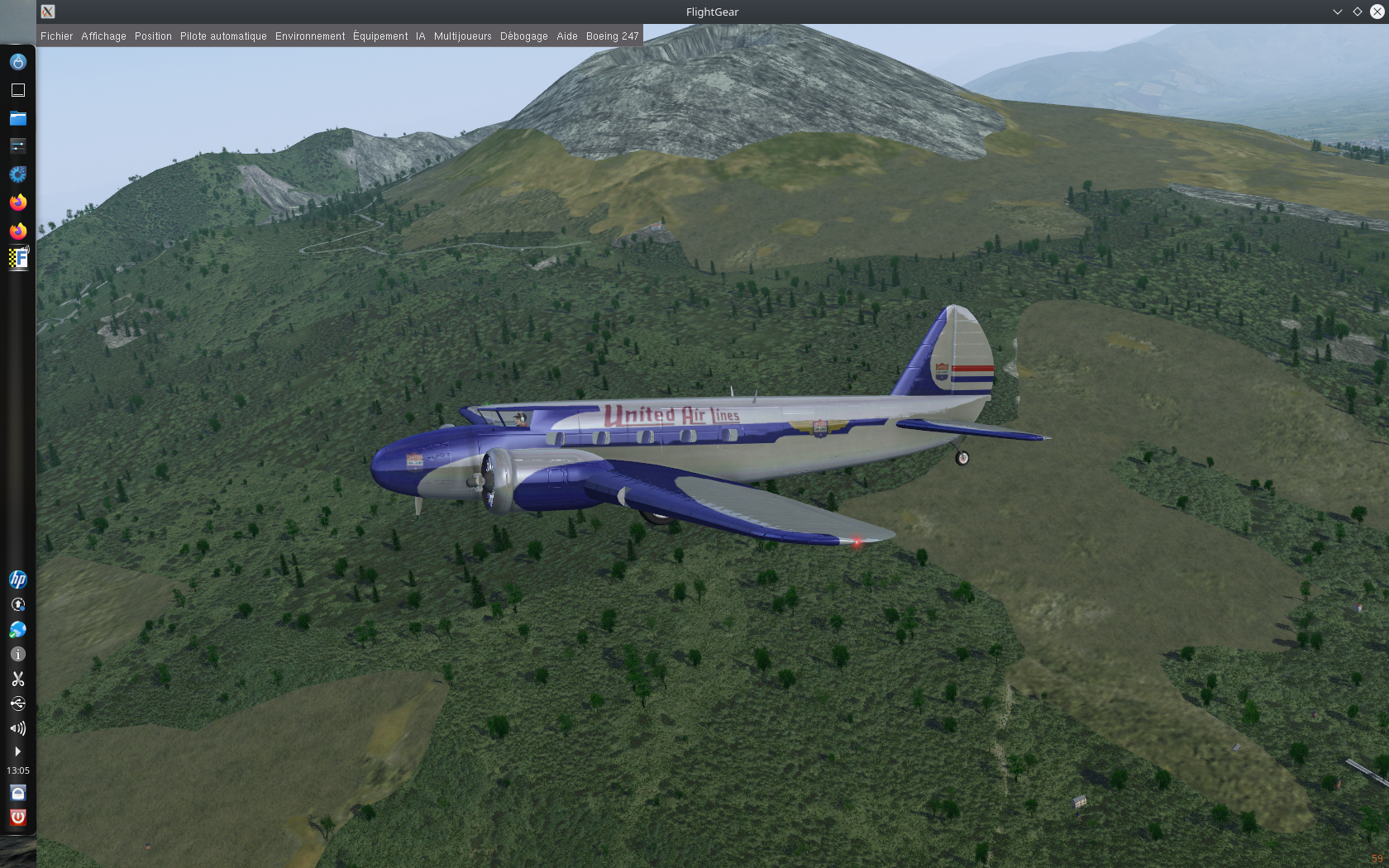The image size is (1389, 868).
Task: Choose the Débogage menu
Action: (x=523, y=36)
